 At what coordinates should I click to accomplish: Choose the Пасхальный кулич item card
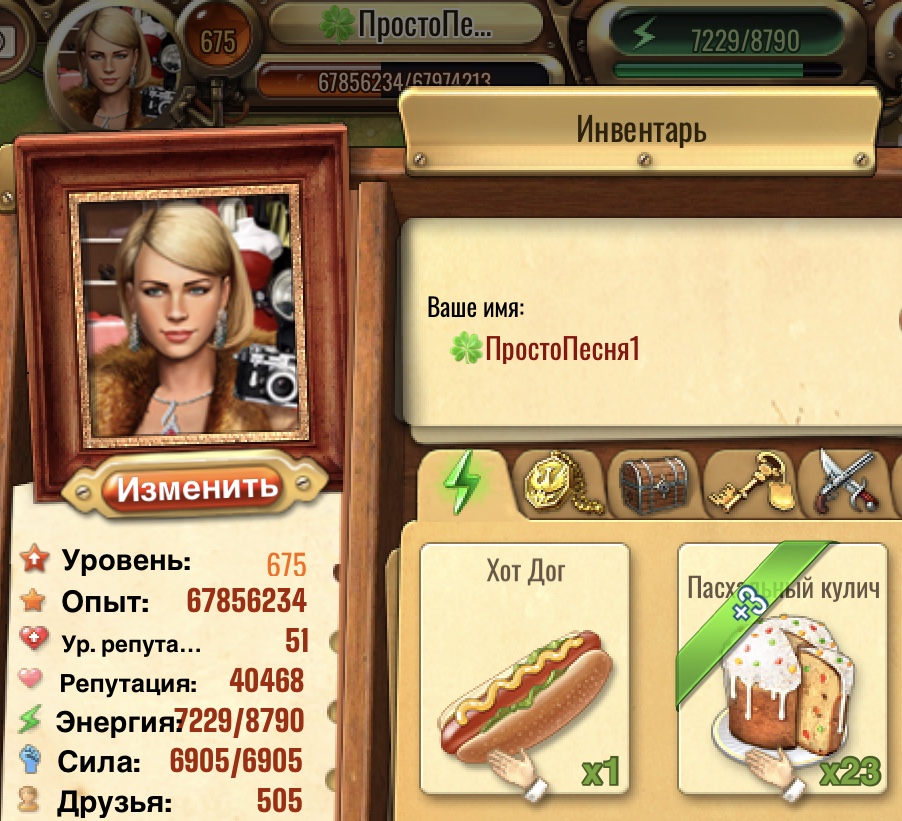click(x=783, y=667)
